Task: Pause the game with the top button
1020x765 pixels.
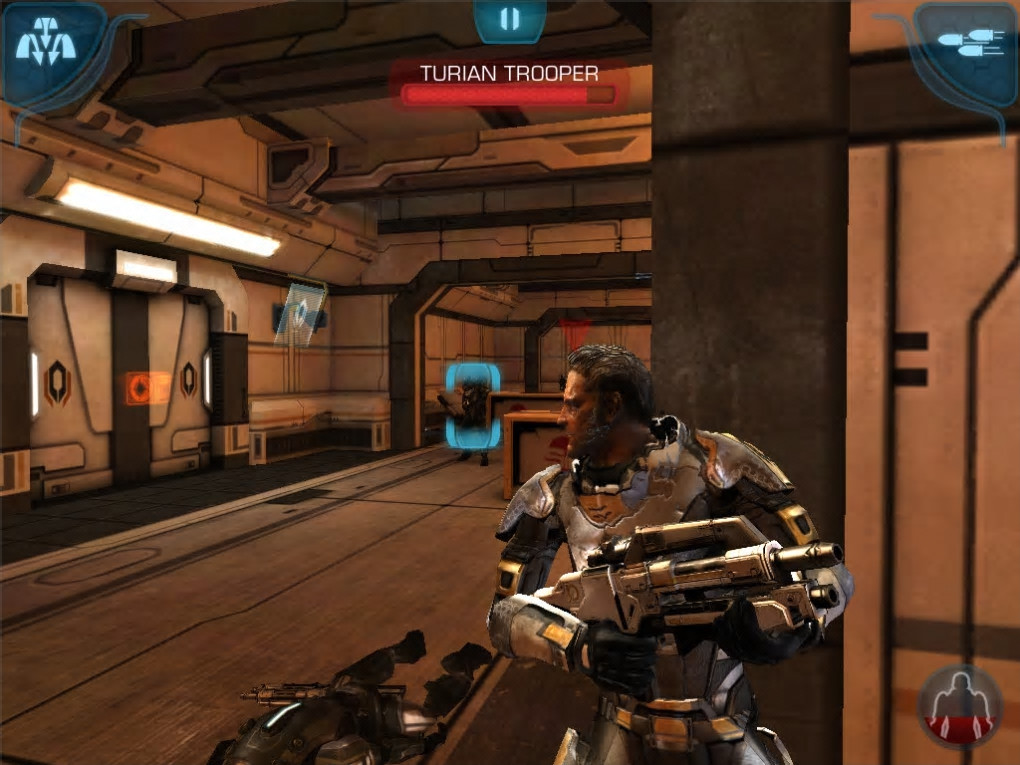Action: point(510,19)
